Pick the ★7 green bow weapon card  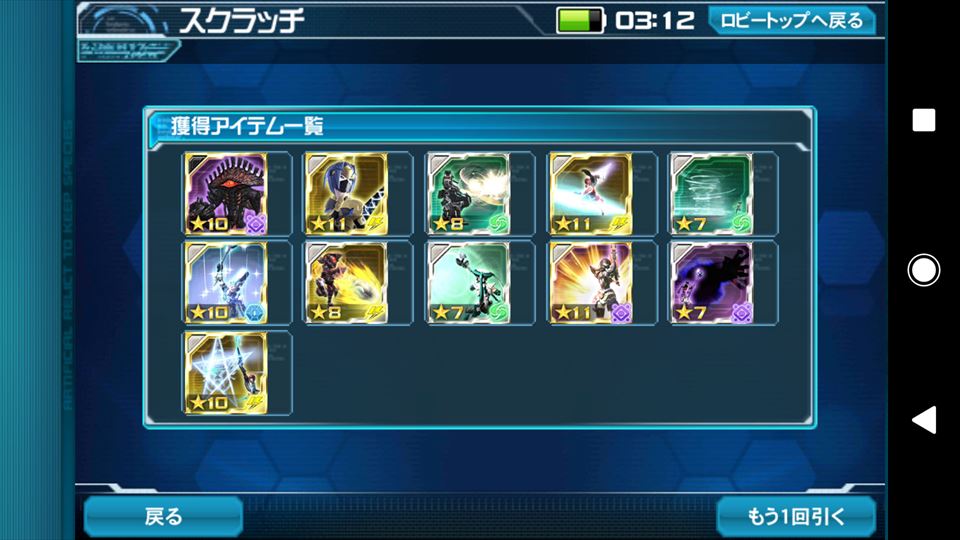[468, 283]
